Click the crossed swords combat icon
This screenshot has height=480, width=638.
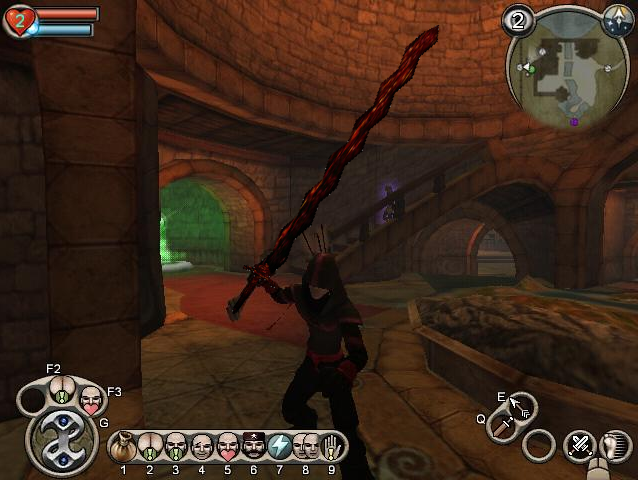(x=579, y=445)
